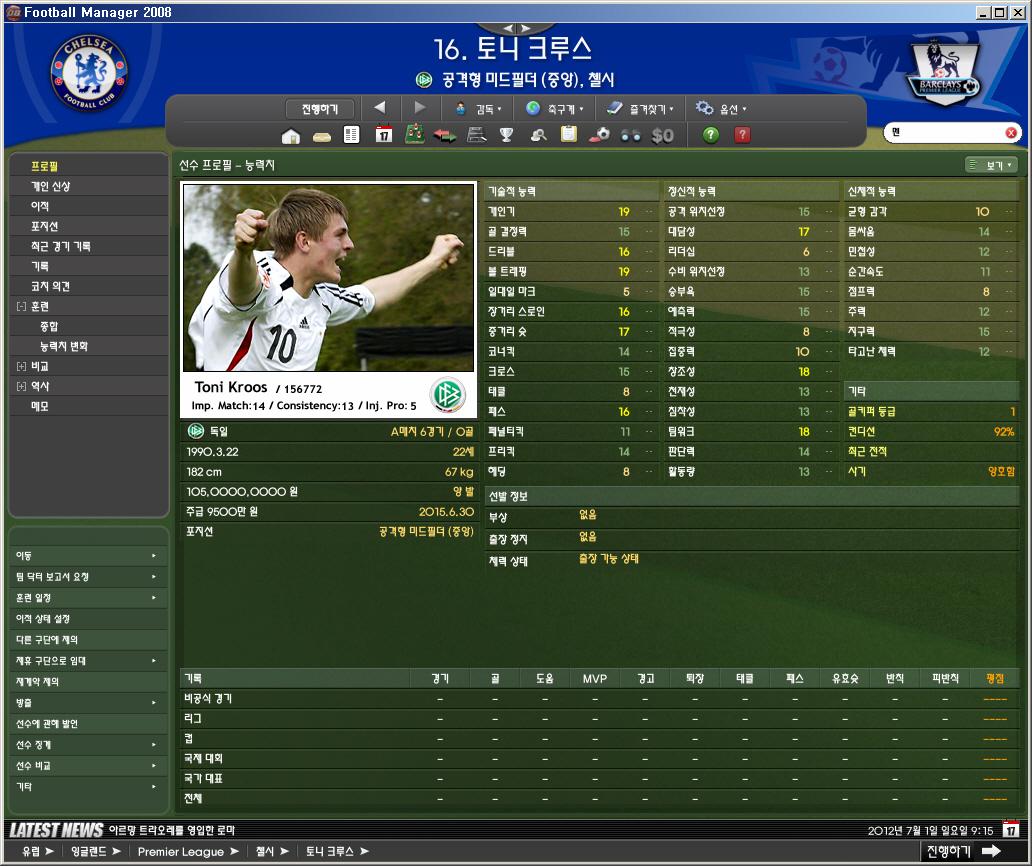Go to the home screen via house icon
This screenshot has height=866, width=1032.
click(x=291, y=136)
